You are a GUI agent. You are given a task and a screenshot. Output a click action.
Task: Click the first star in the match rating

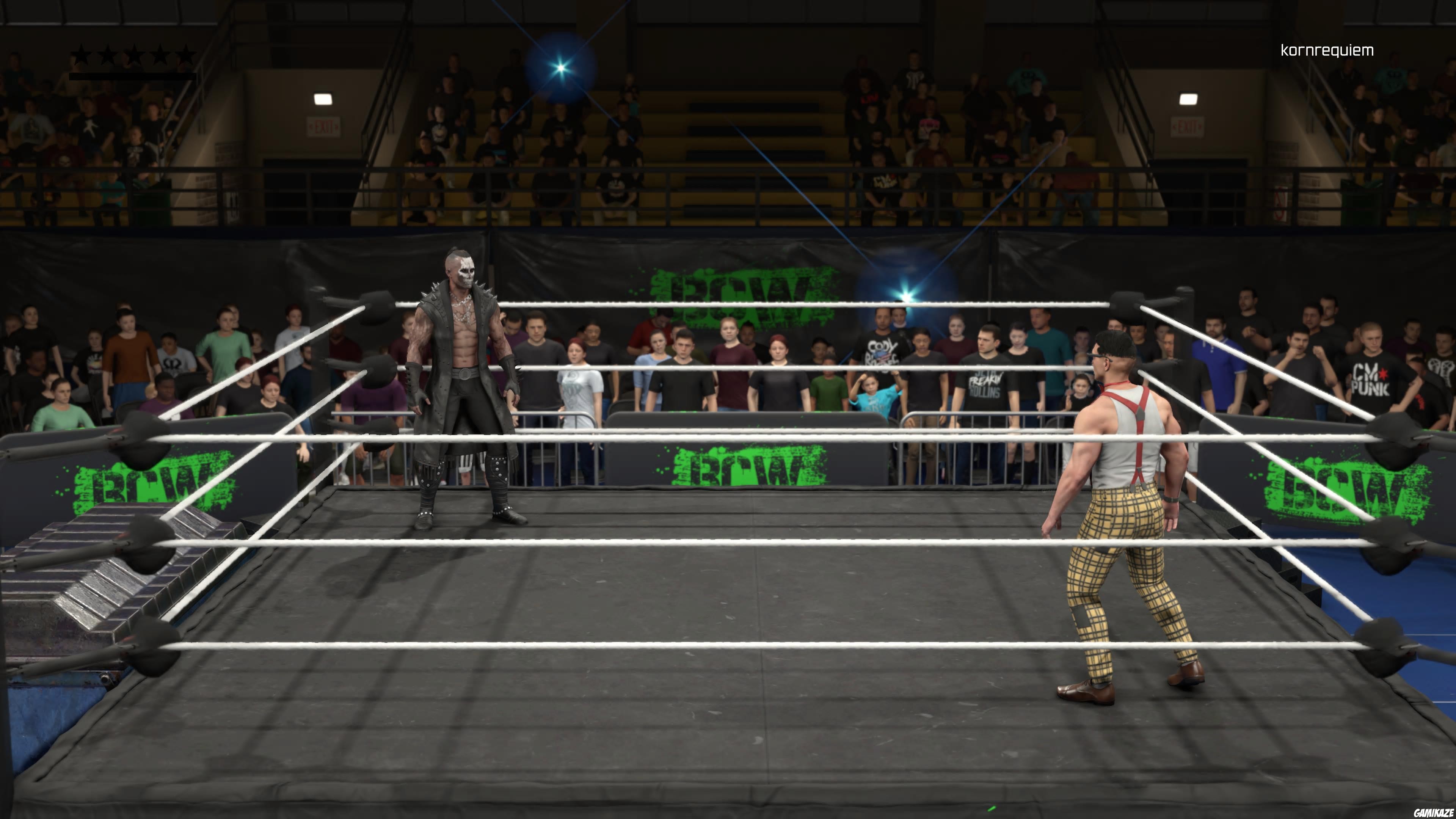click(82, 55)
